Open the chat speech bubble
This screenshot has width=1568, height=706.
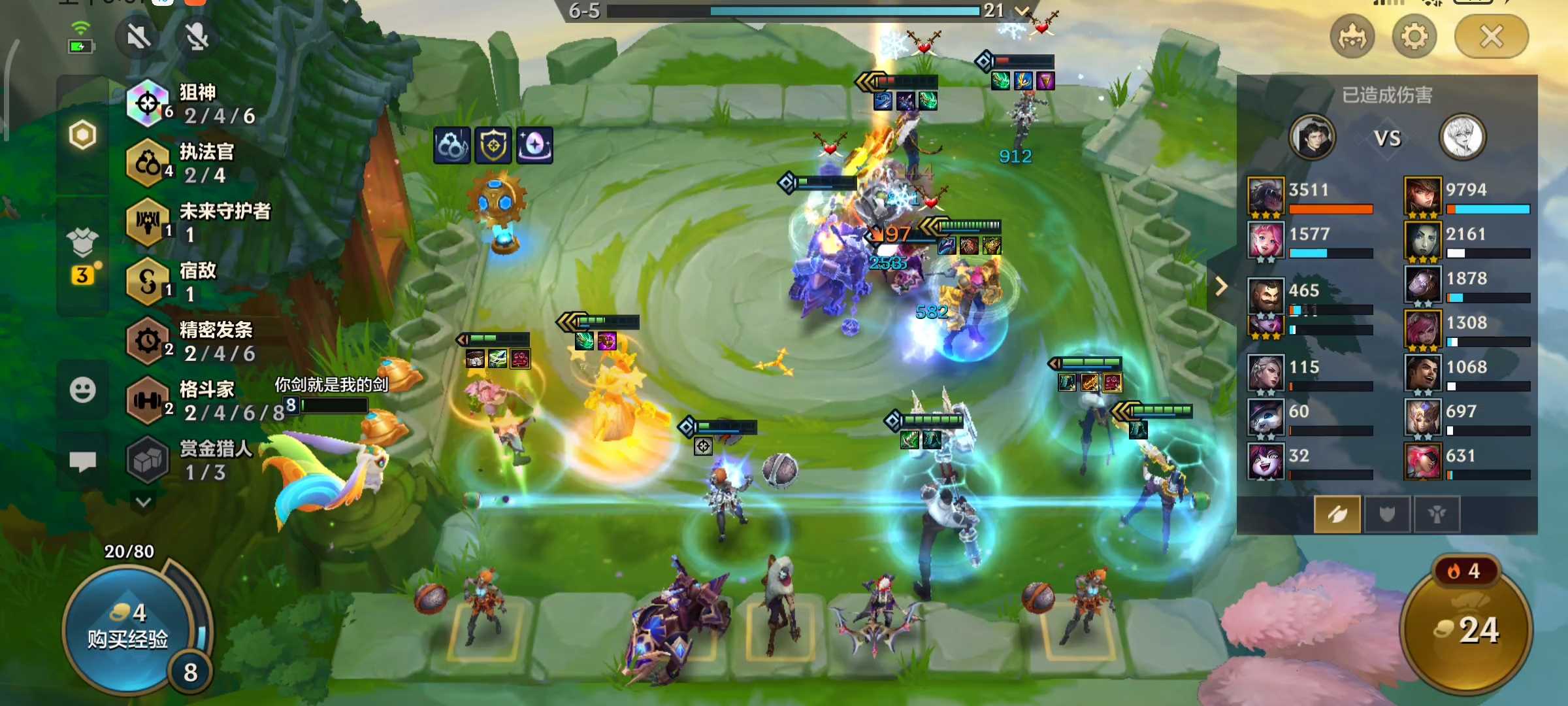tap(83, 462)
